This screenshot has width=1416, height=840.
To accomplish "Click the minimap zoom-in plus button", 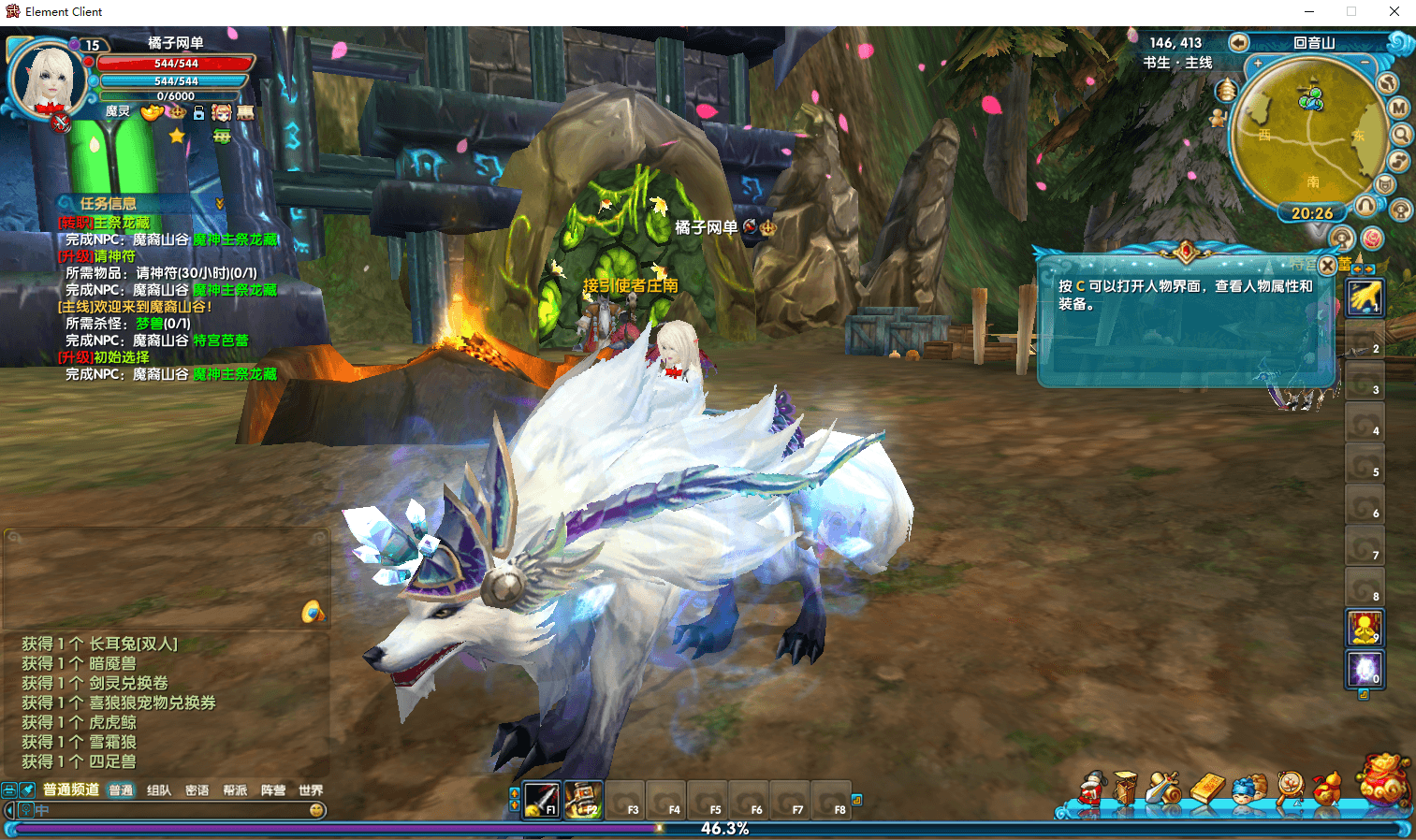I will tap(1259, 64).
